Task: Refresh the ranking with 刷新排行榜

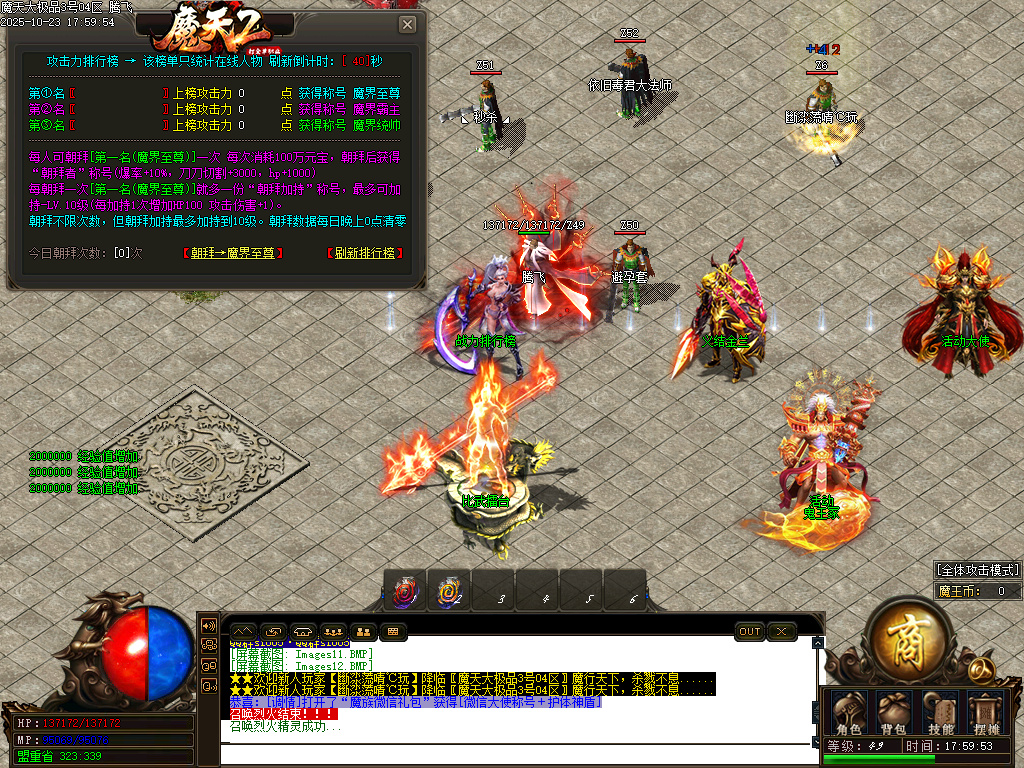Action: click(x=365, y=253)
